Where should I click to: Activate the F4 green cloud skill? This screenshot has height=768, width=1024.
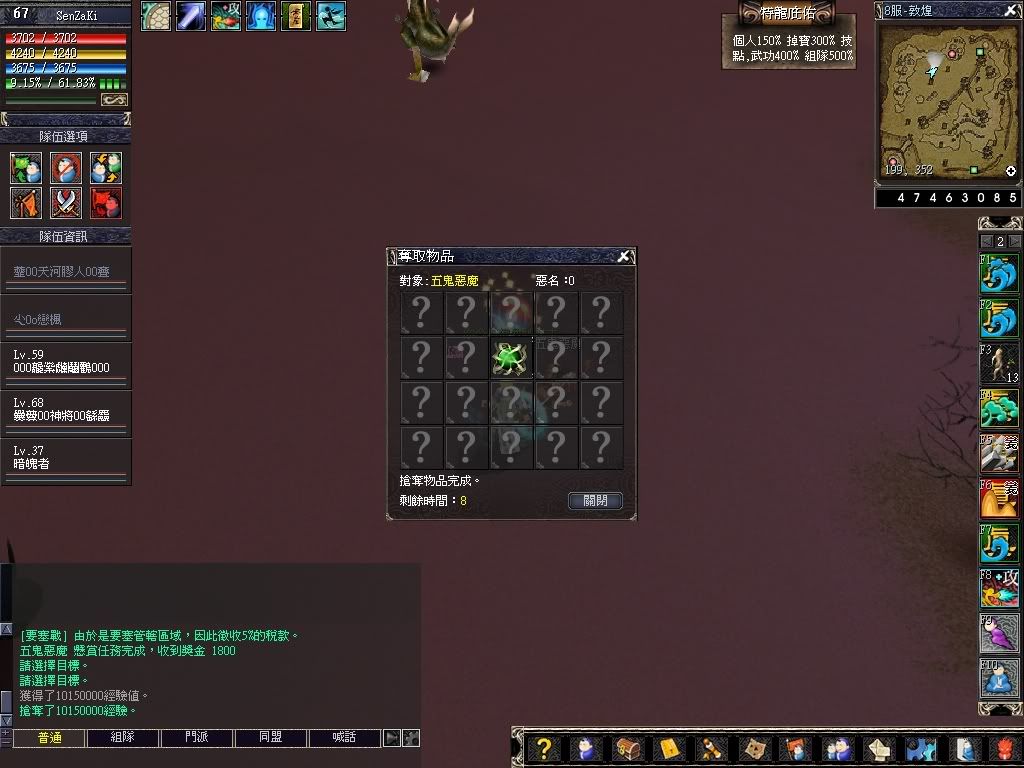(999, 409)
